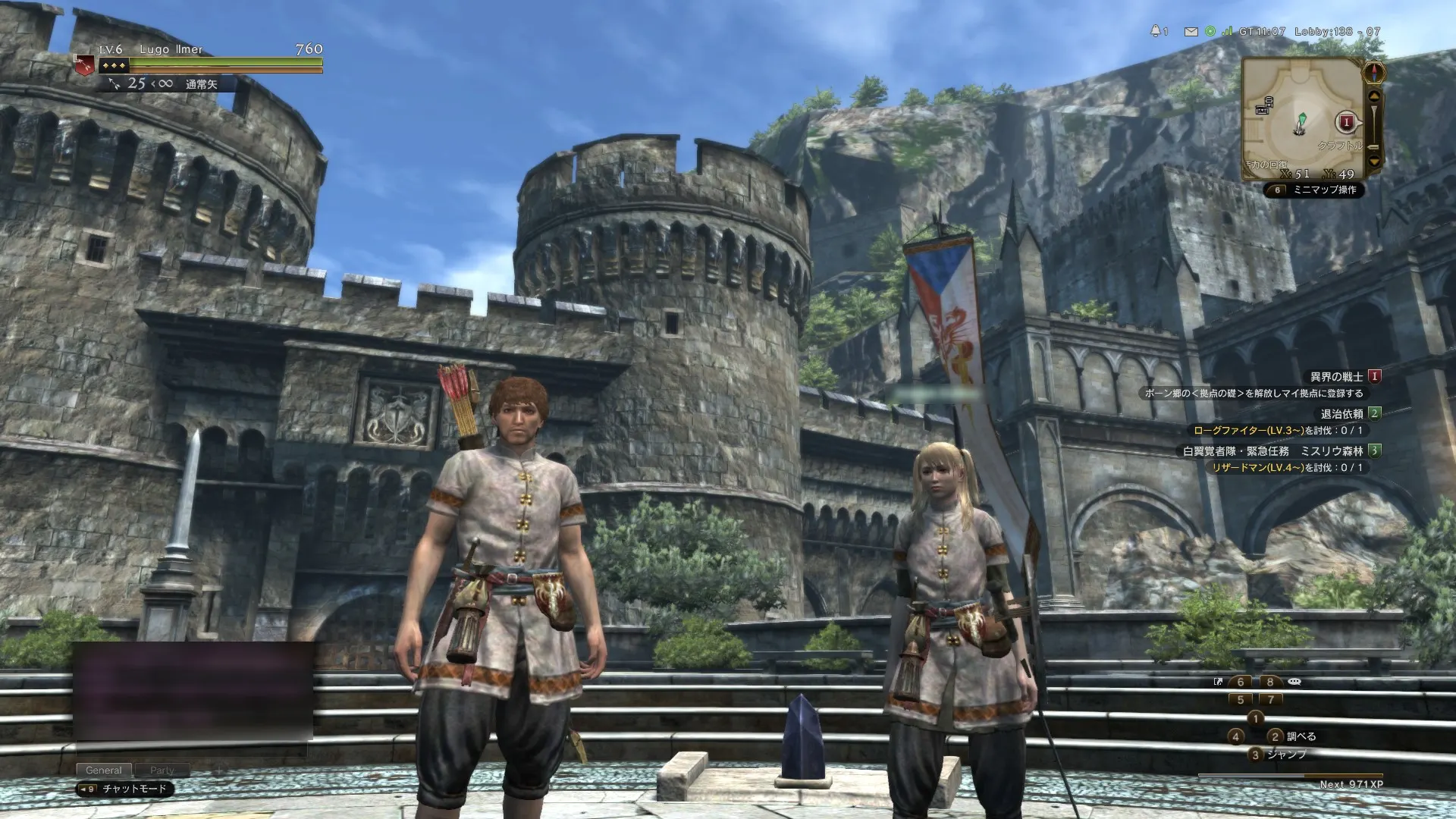Switch to the Party chat tab

tap(164, 770)
